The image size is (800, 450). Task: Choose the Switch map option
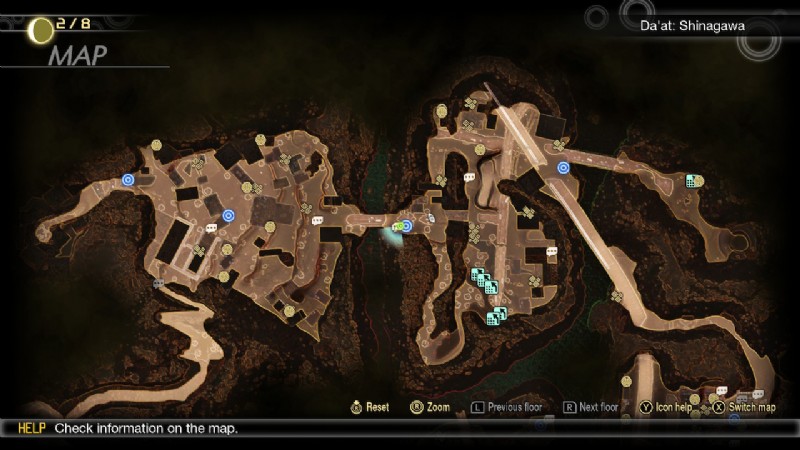tap(743, 407)
